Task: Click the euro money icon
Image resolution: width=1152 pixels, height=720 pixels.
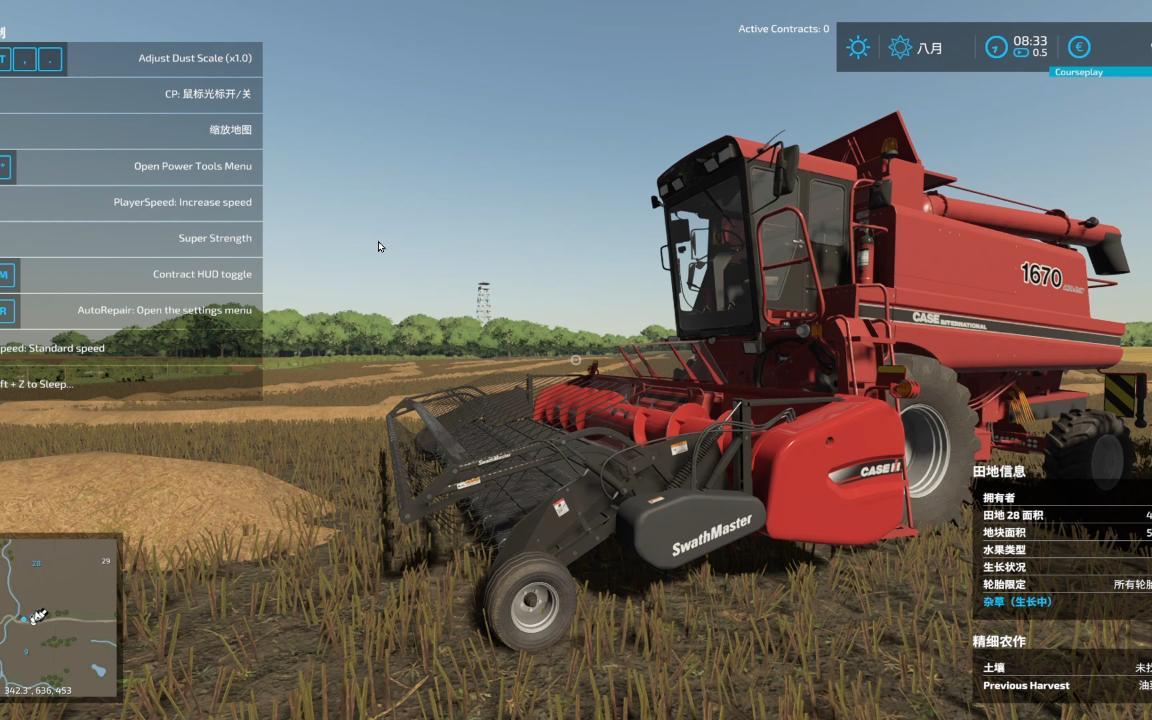Action: point(1079,47)
